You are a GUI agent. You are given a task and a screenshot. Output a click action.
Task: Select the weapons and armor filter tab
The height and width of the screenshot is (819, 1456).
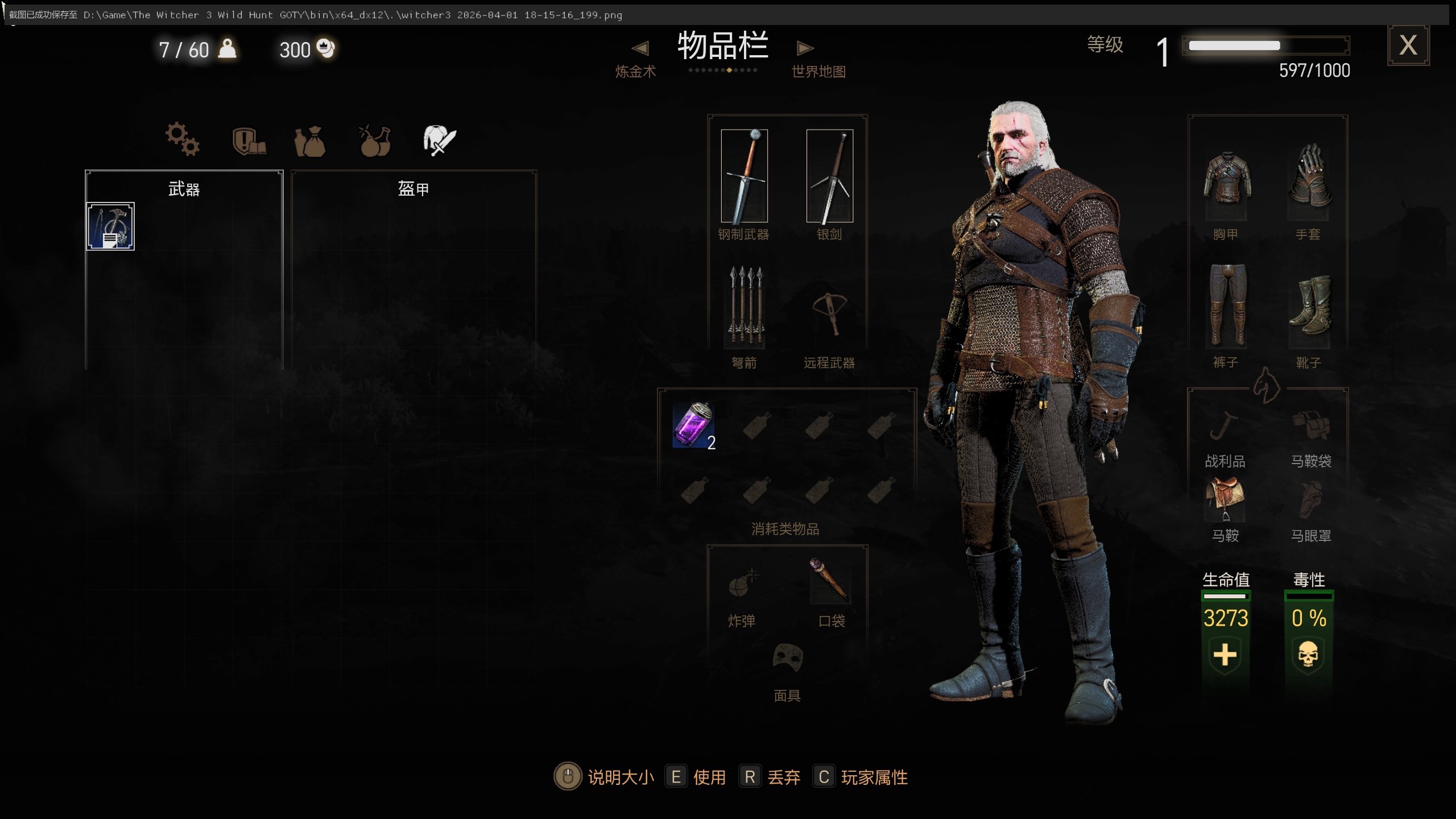(439, 140)
